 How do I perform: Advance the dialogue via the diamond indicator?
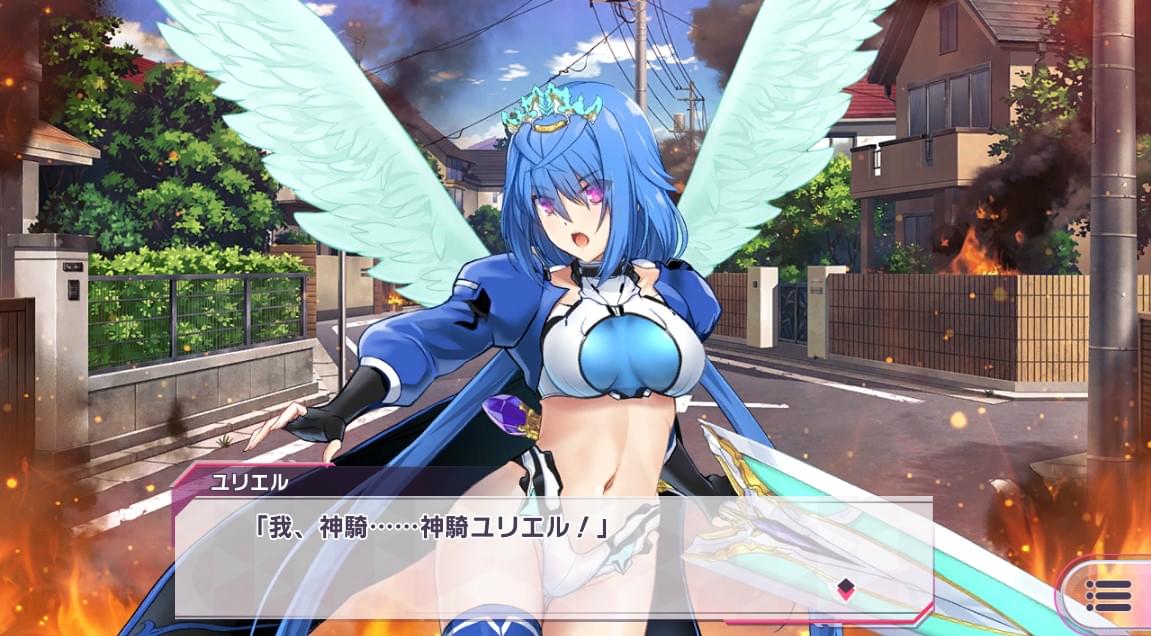[845, 586]
